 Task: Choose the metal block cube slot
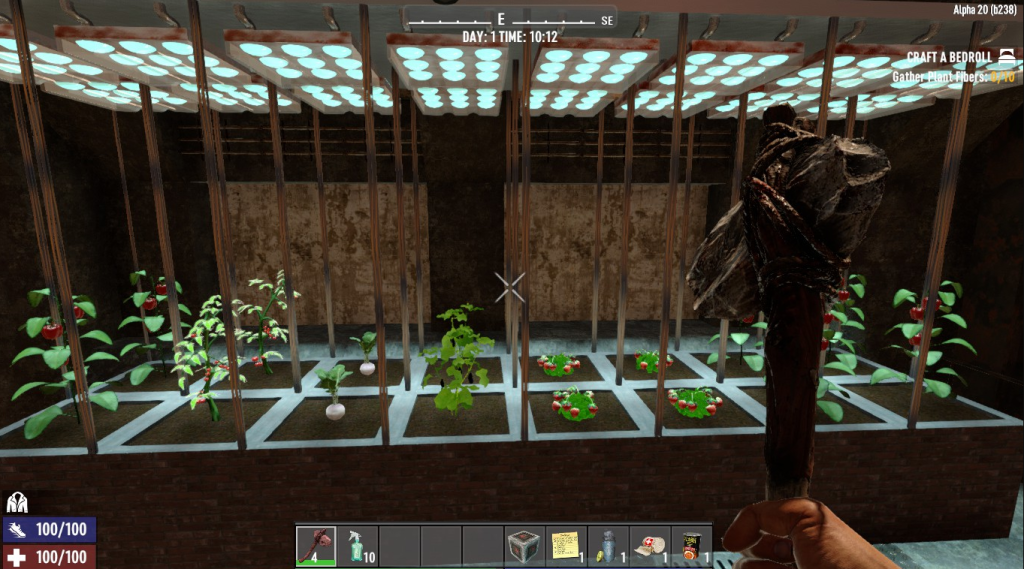525,546
